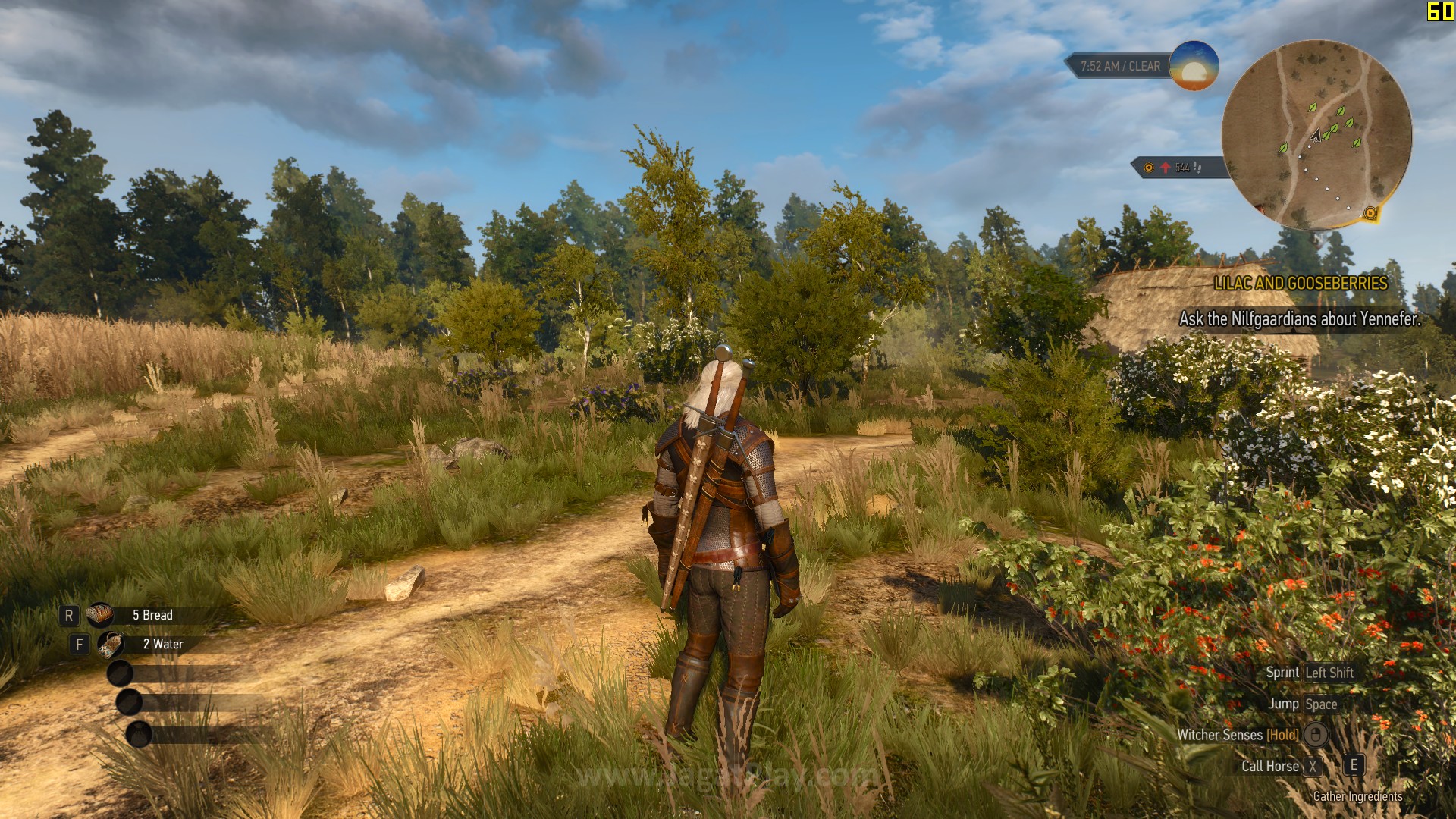Open the circular minimap

(x=1316, y=134)
